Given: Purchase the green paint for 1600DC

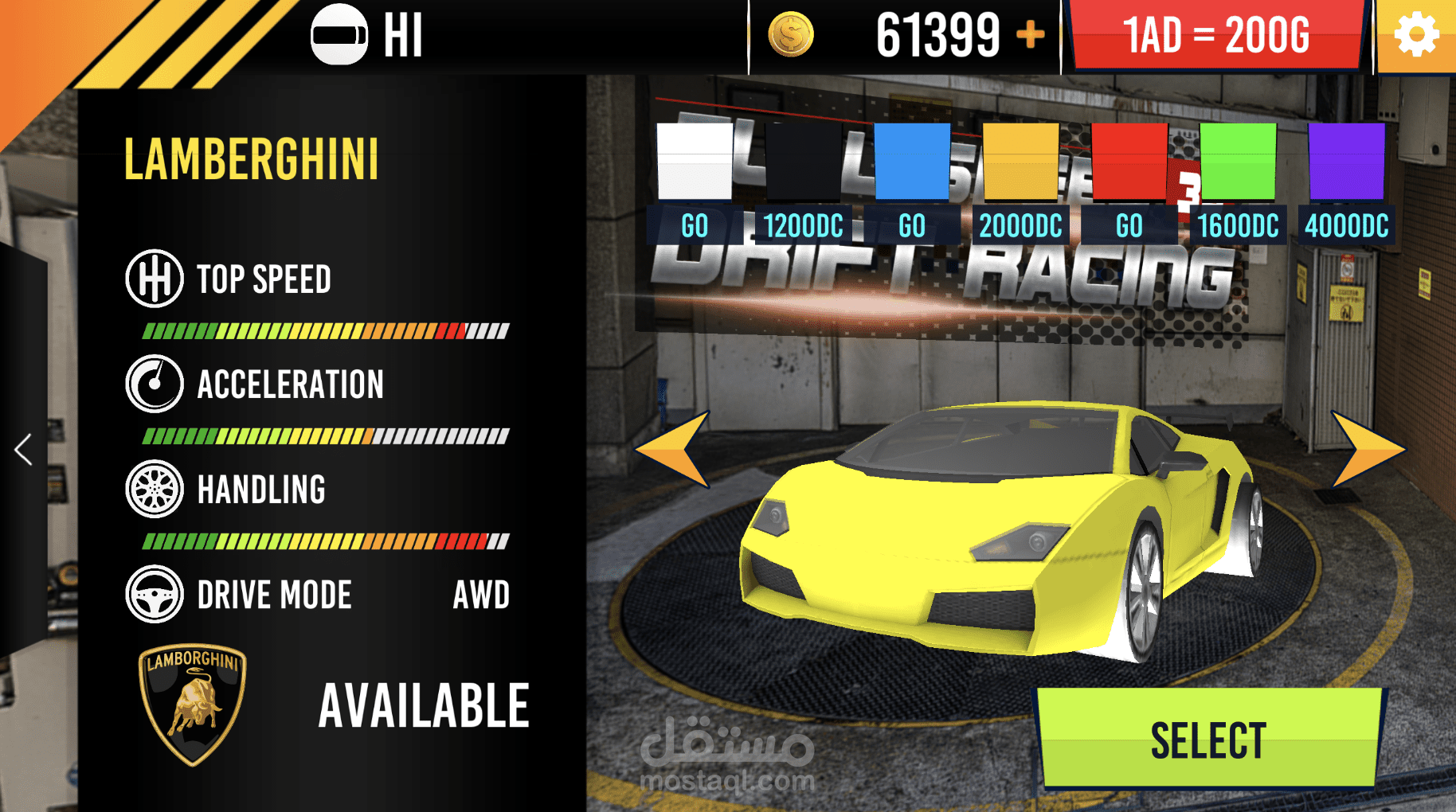Looking at the screenshot, I should (1238, 226).
